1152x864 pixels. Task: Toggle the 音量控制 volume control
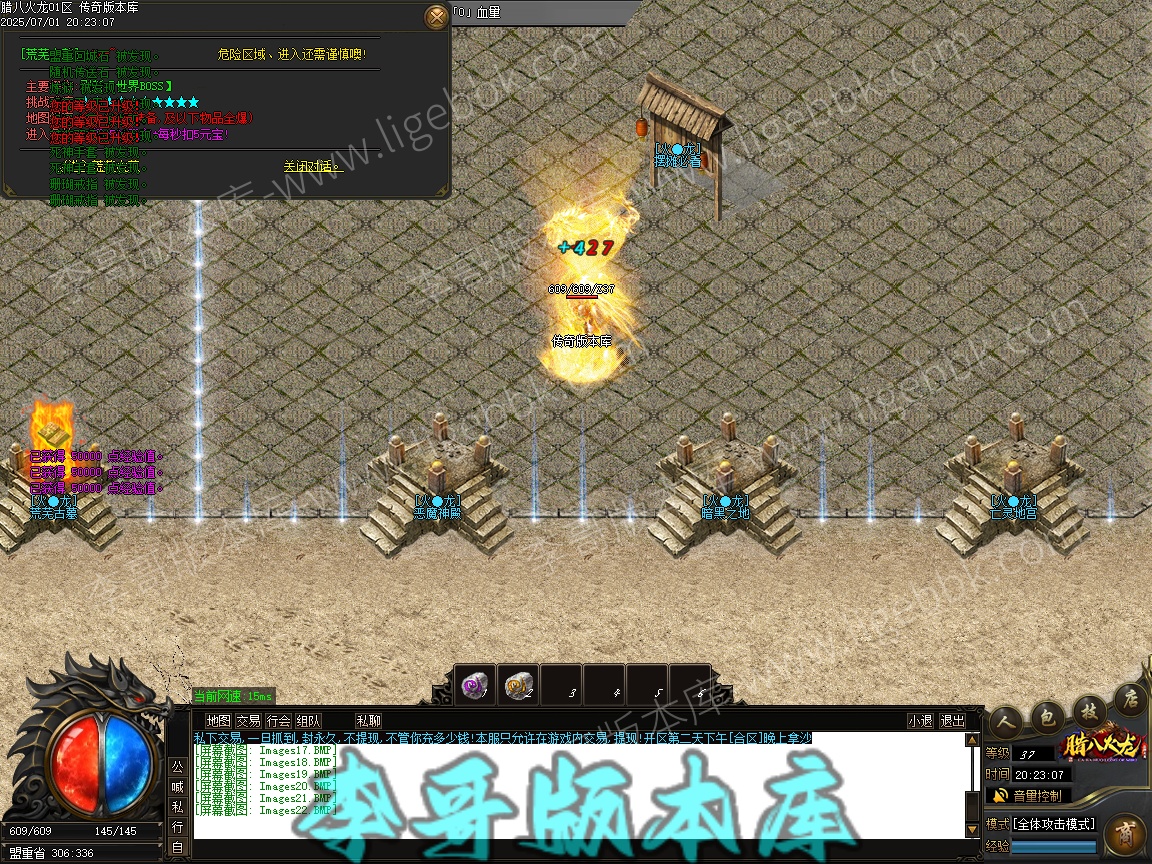tap(1037, 796)
